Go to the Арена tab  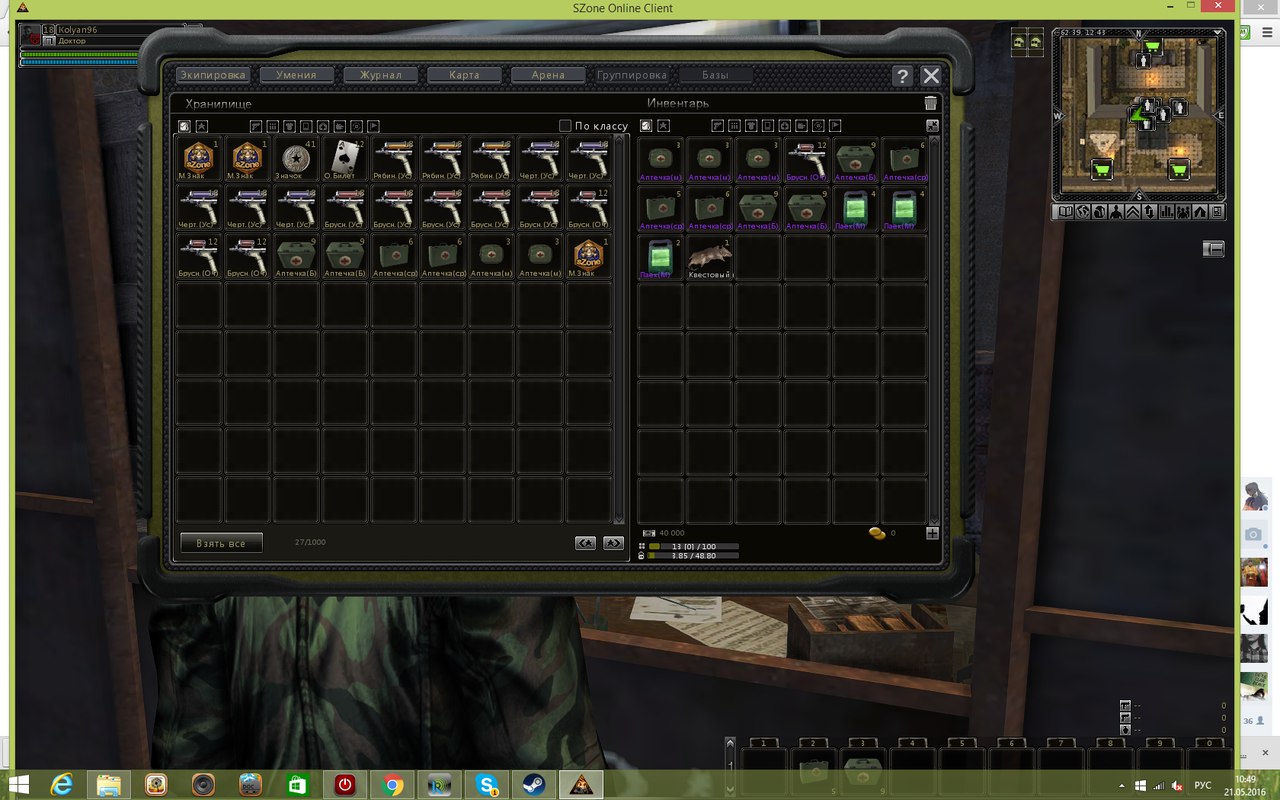tap(548, 75)
